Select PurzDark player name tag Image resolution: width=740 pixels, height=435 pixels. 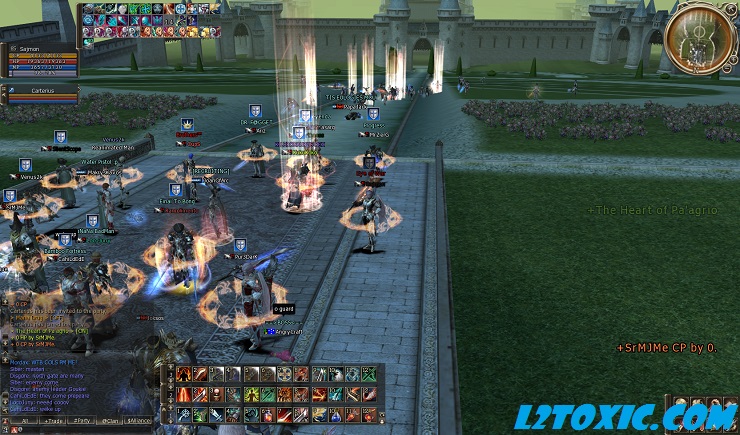243,258
